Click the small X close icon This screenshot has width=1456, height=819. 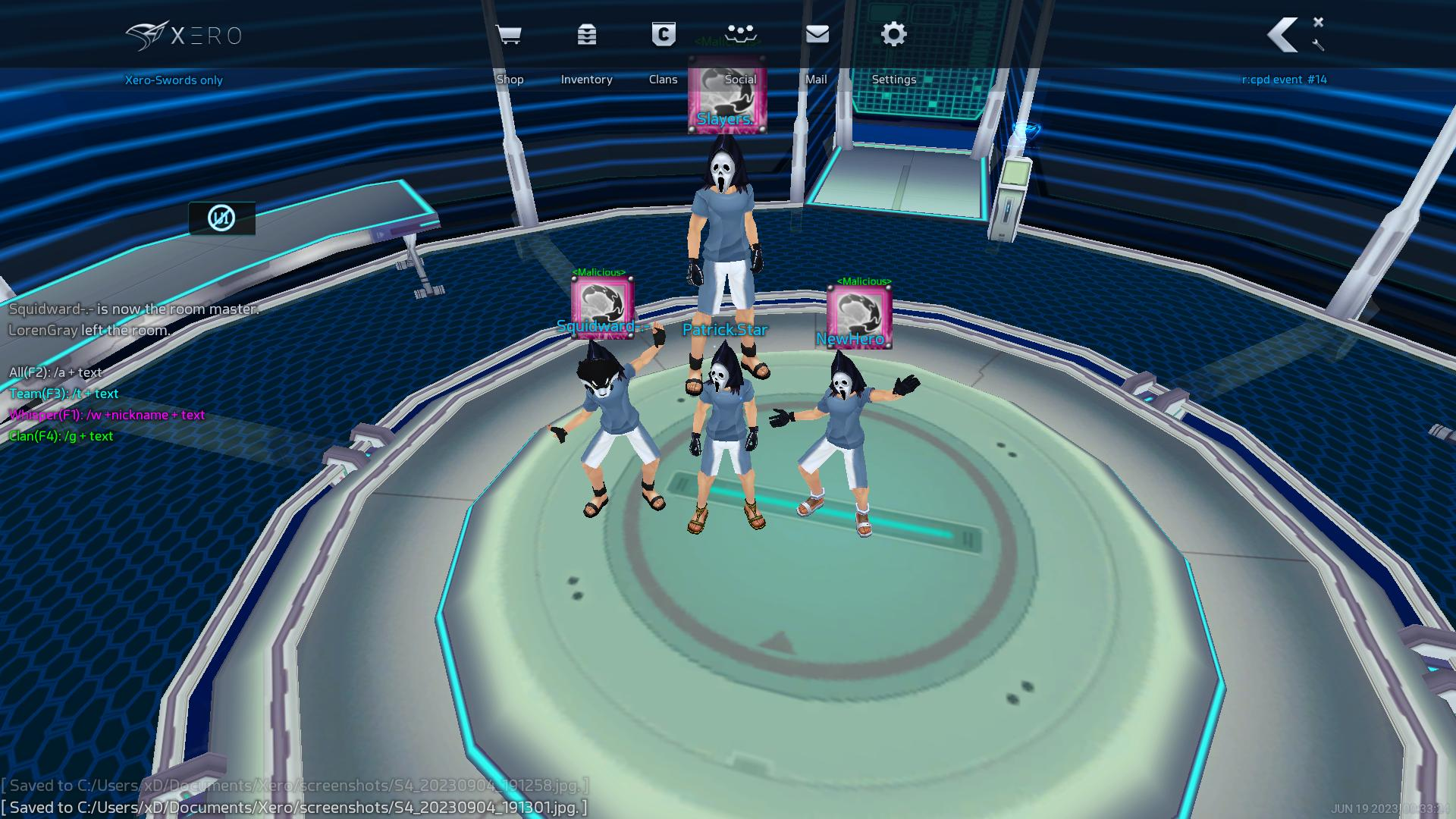coord(1318,22)
